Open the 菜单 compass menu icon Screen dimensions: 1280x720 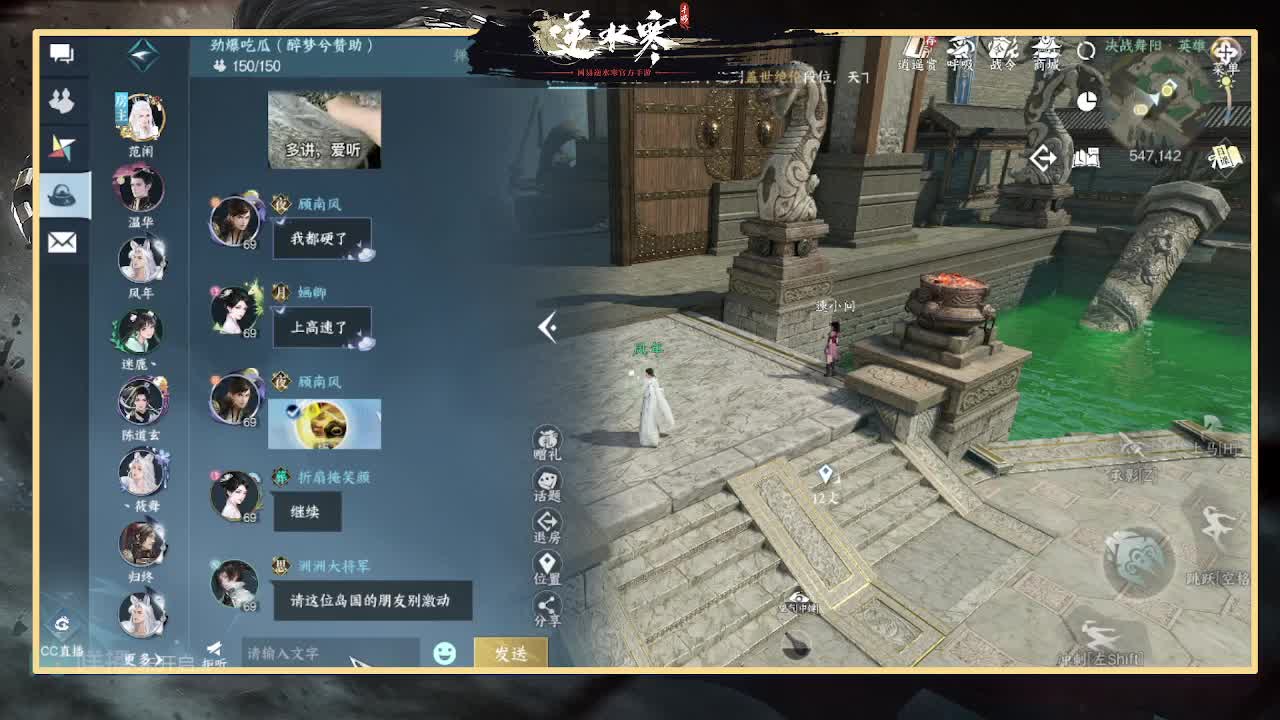[1227, 52]
